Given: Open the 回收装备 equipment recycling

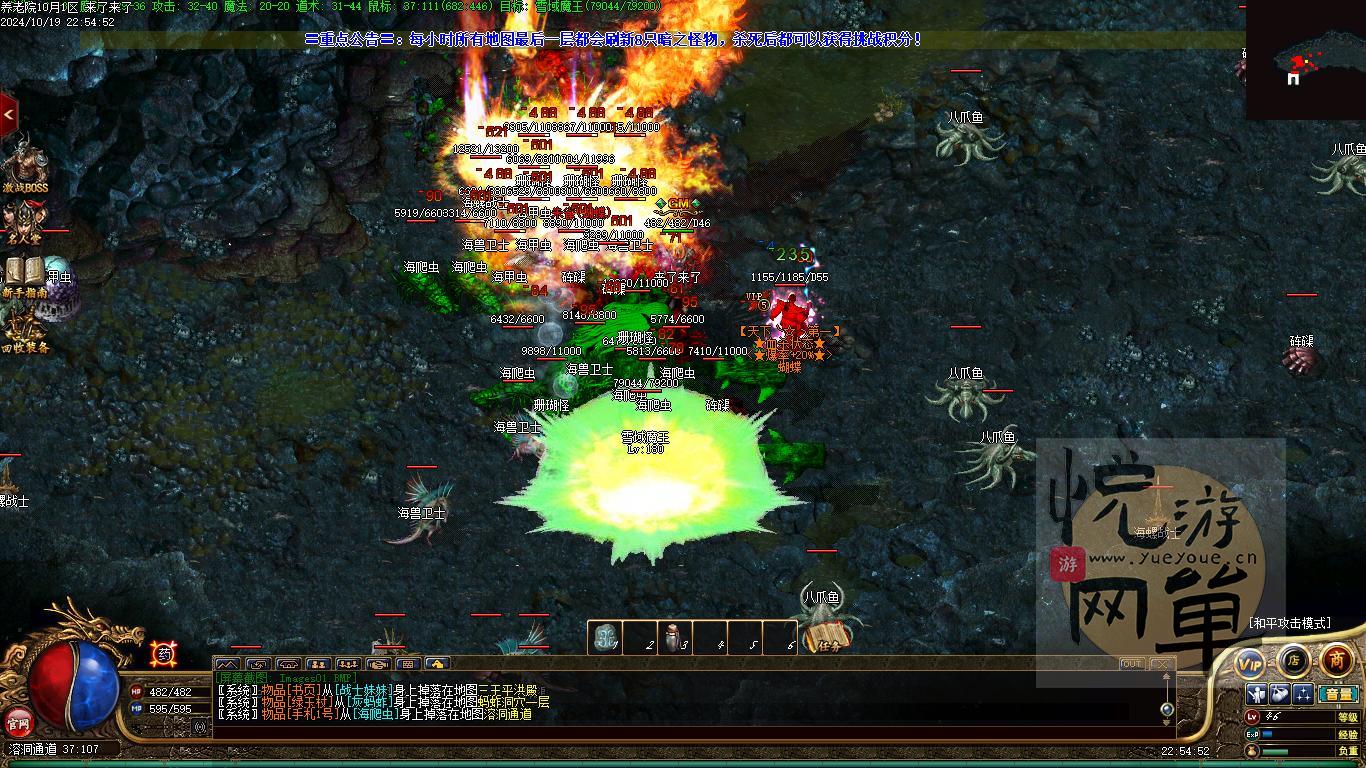Looking at the screenshot, I should (x=25, y=332).
